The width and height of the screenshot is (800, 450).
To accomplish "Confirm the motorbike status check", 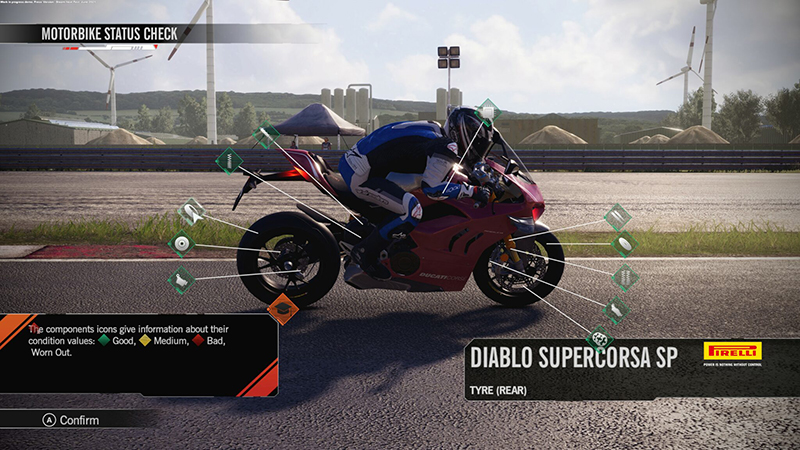I will pyautogui.click(x=70, y=420).
